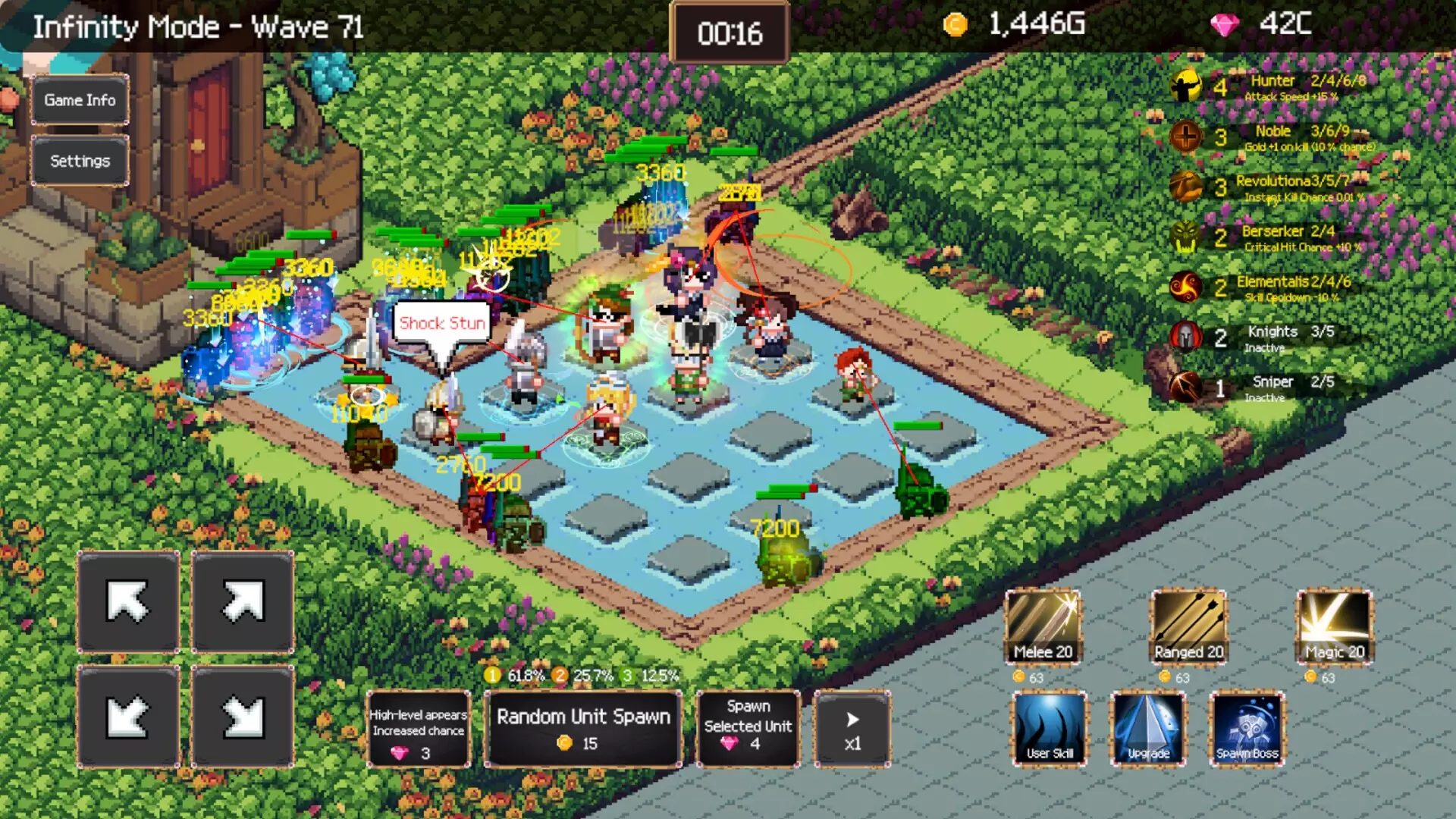Open the Spawn Selected Unit panel
The height and width of the screenshot is (819, 1456).
[x=748, y=728]
